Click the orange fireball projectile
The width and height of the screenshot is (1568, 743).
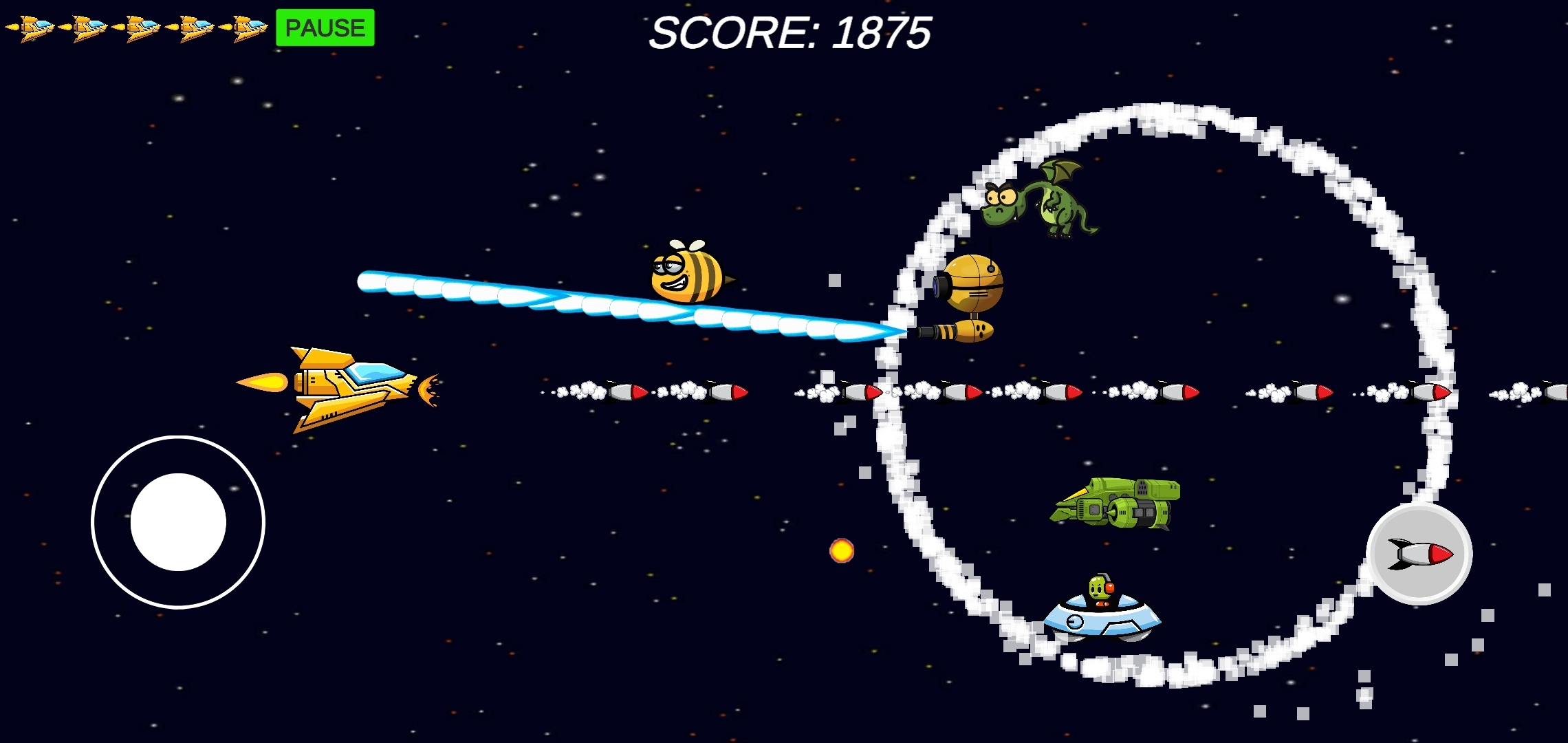(840, 549)
